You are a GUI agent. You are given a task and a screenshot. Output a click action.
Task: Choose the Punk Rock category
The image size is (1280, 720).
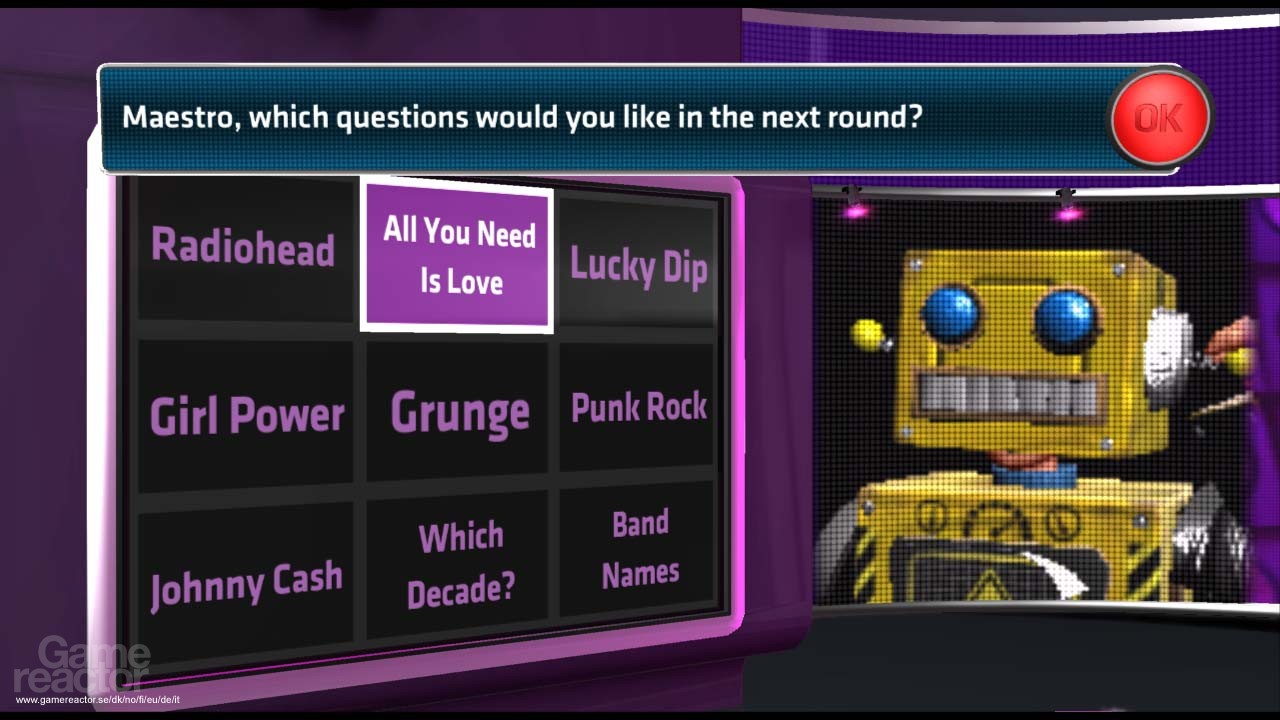(x=639, y=405)
